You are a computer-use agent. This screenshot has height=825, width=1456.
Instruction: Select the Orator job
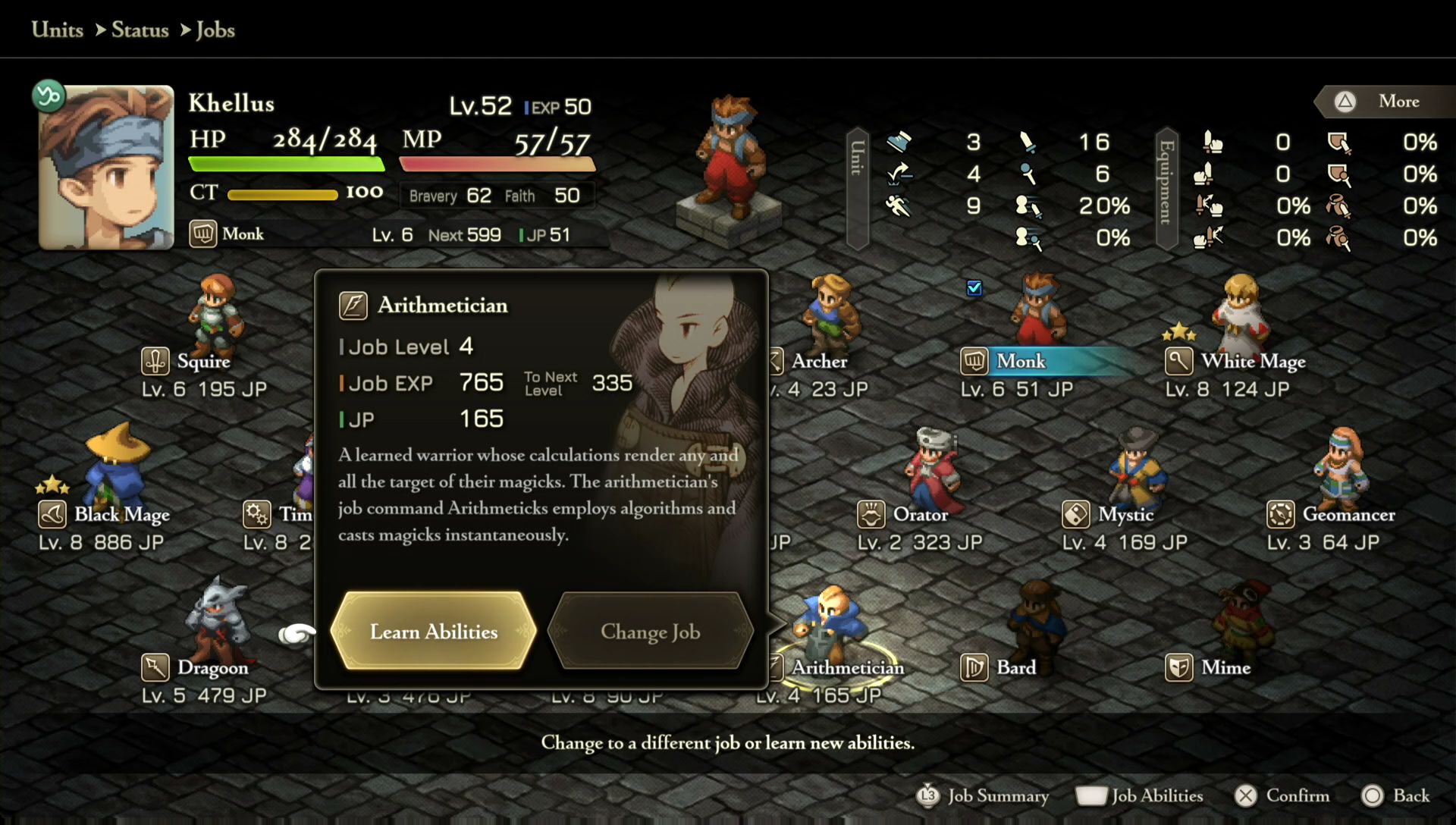(x=920, y=514)
